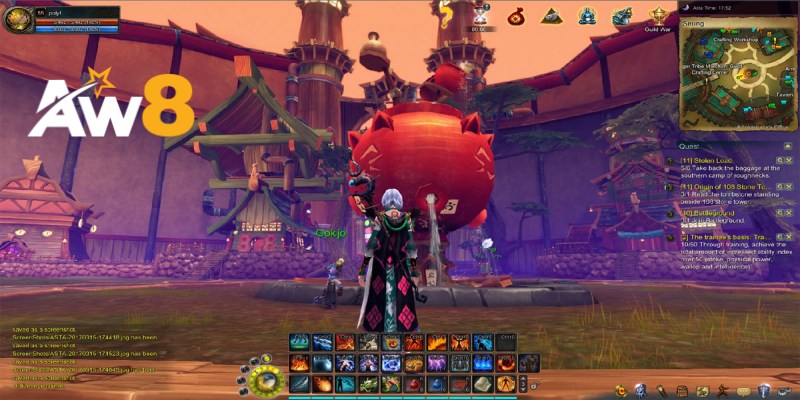Click the red pouch event icon
Viewport: 800px width, 400px height.
(x=516, y=15)
